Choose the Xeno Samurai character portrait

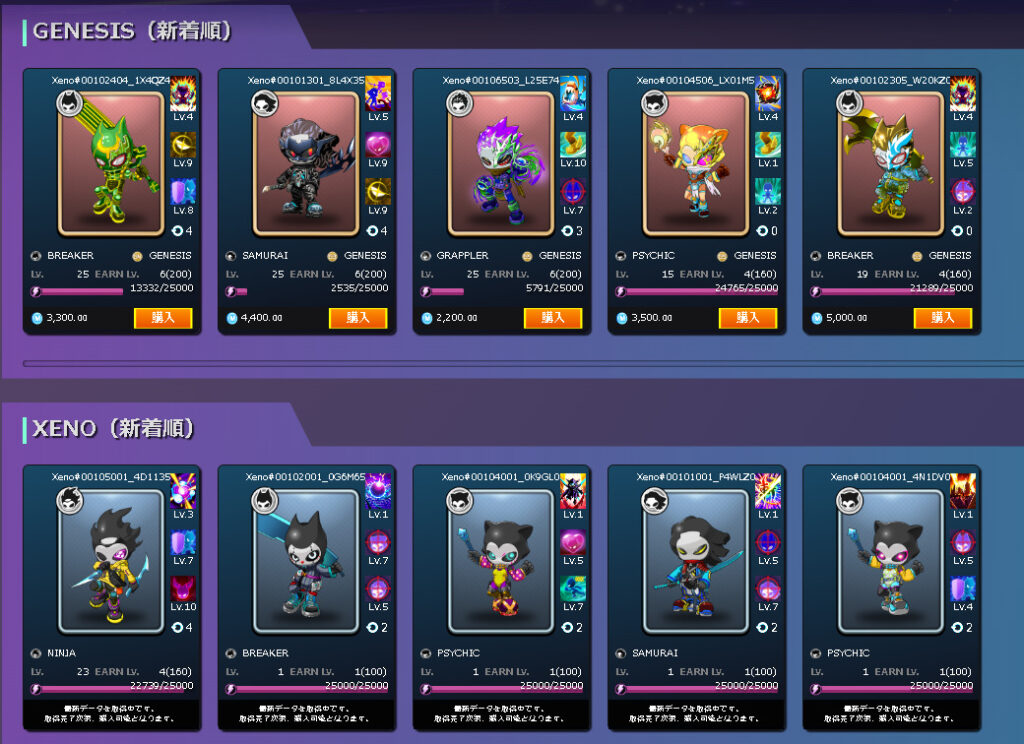[x=695, y=560]
